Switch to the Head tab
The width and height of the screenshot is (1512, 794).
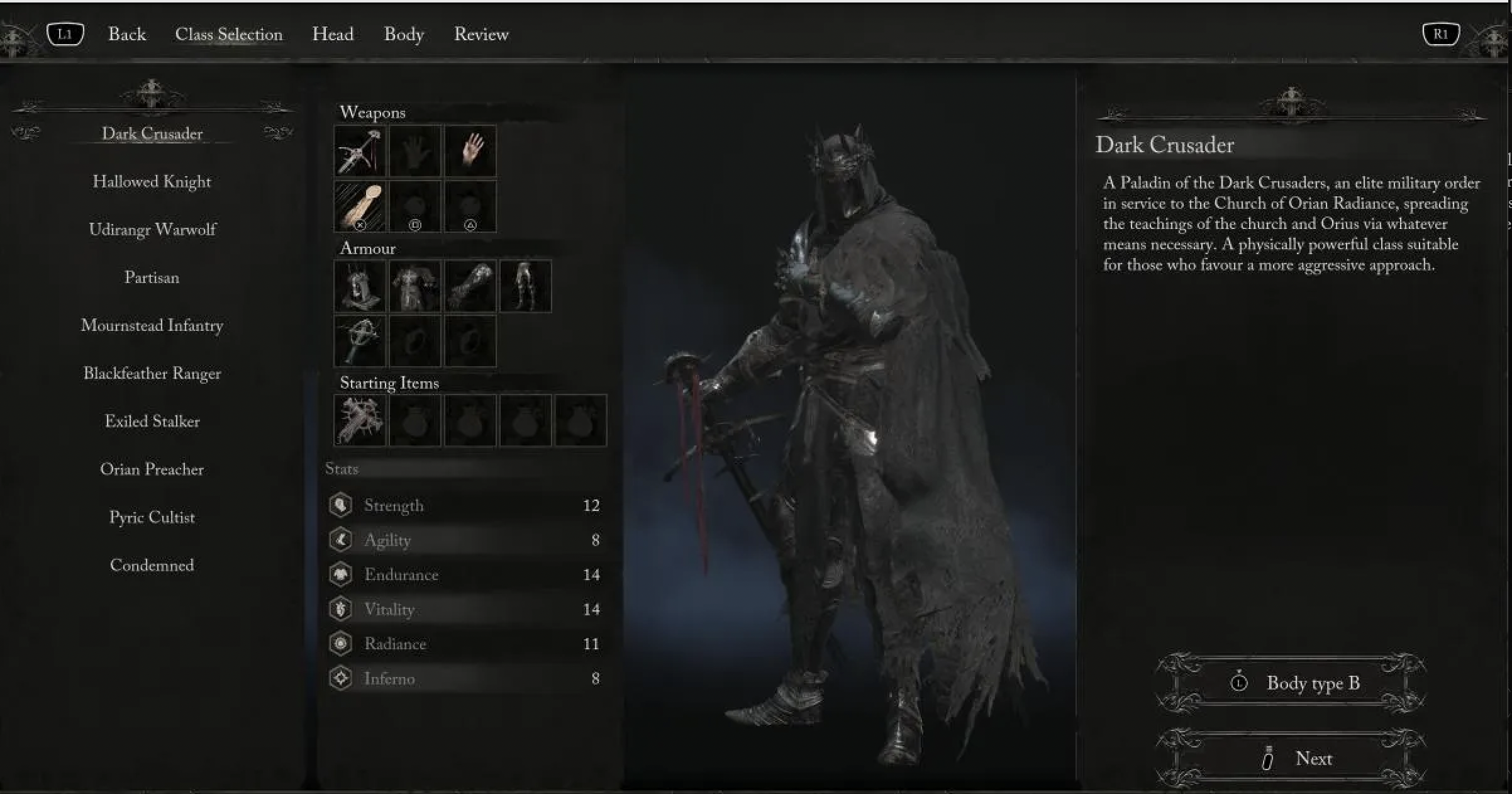333,34
